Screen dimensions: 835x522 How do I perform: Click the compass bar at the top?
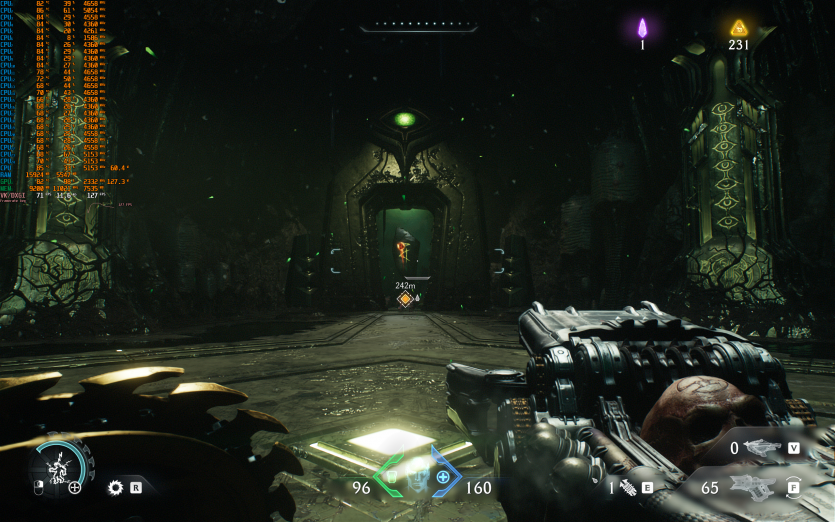tap(417, 25)
